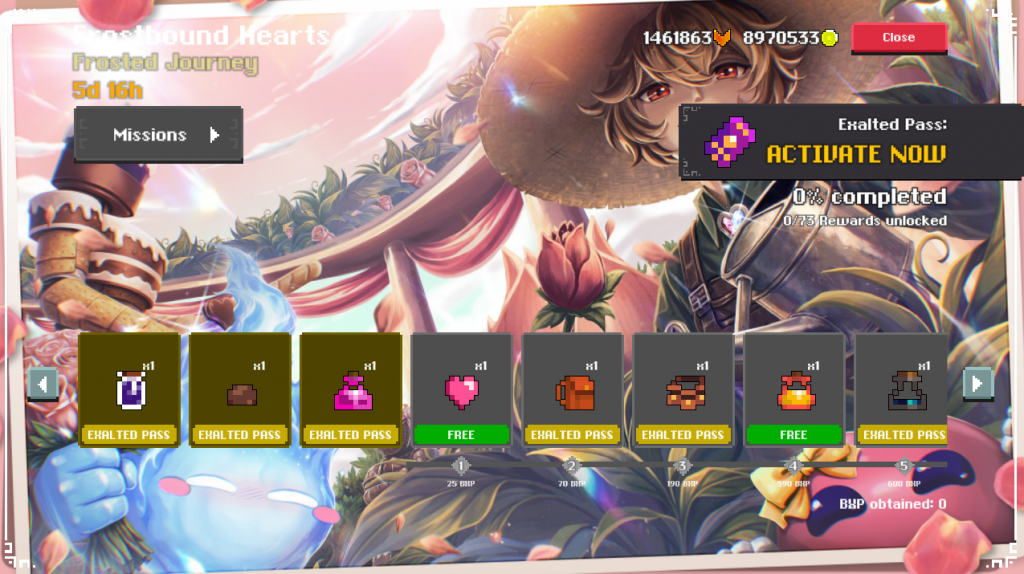Show next rewards with the right arrow
Viewport: 1024px width, 574px height.
tap(977, 383)
